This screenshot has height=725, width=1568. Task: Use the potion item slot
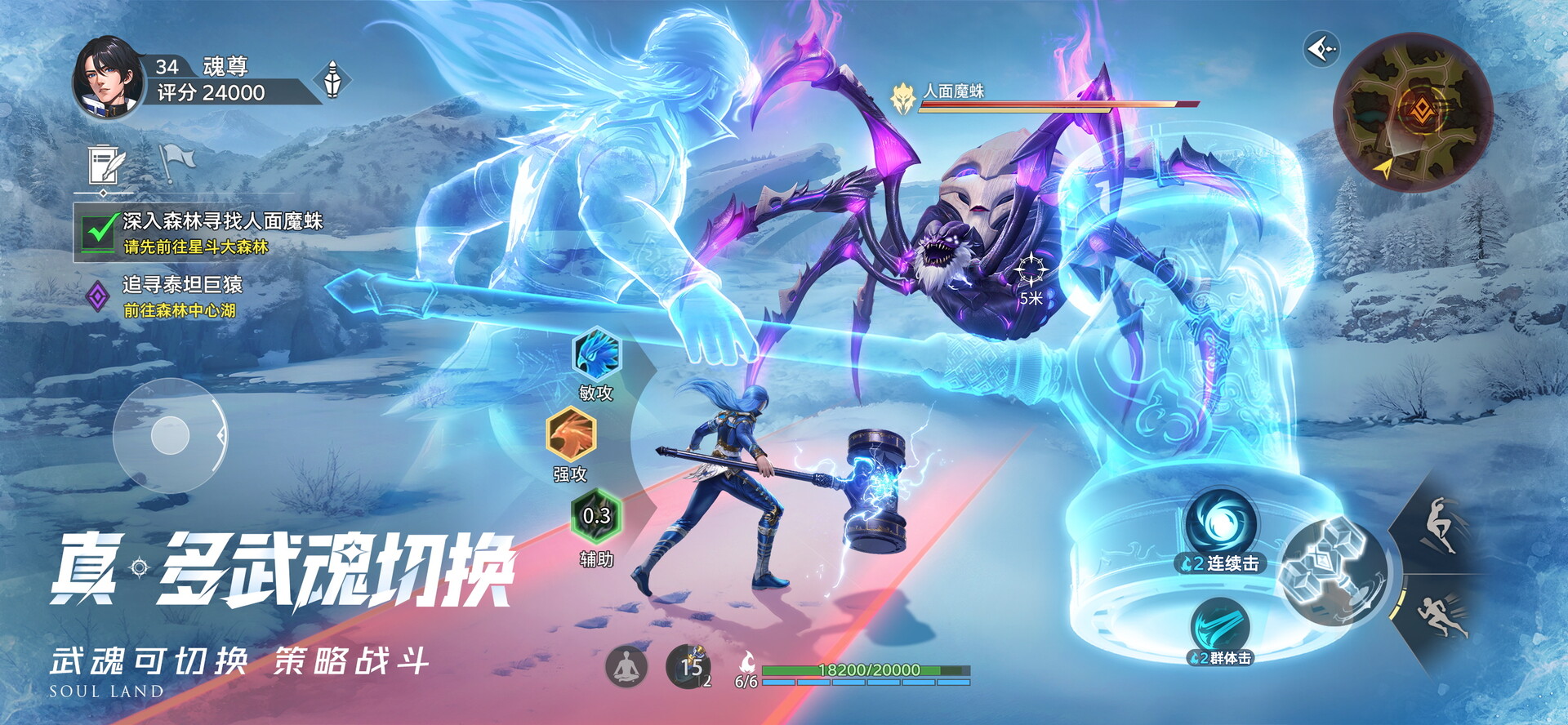click(688, 666)
